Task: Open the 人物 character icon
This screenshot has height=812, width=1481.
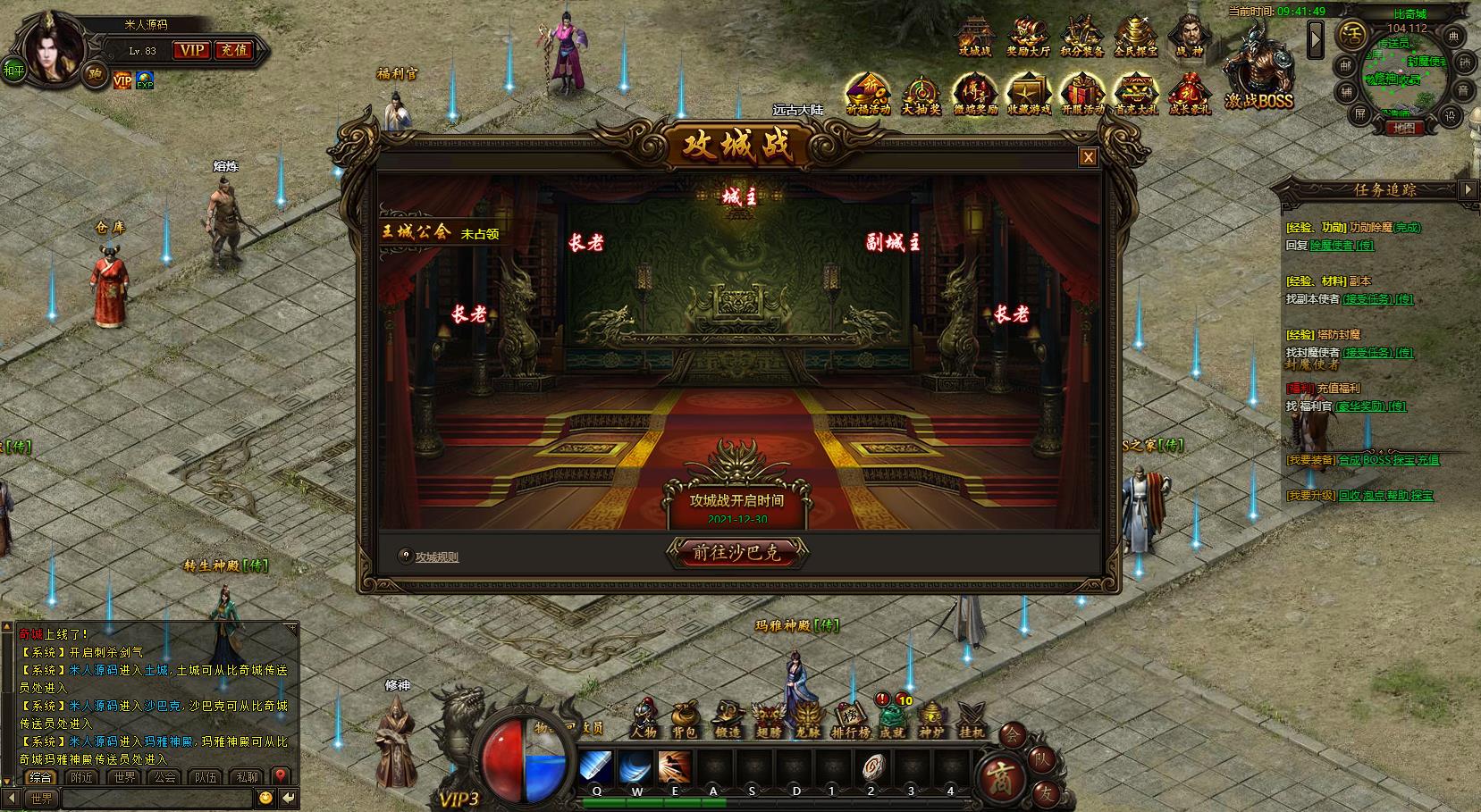Action: tap(644, 719)
